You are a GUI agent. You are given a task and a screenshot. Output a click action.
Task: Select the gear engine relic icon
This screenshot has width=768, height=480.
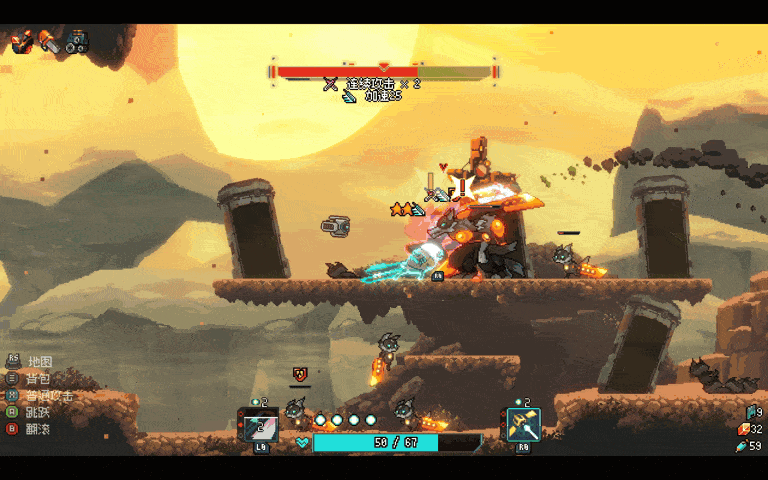(x=77, y=42)
